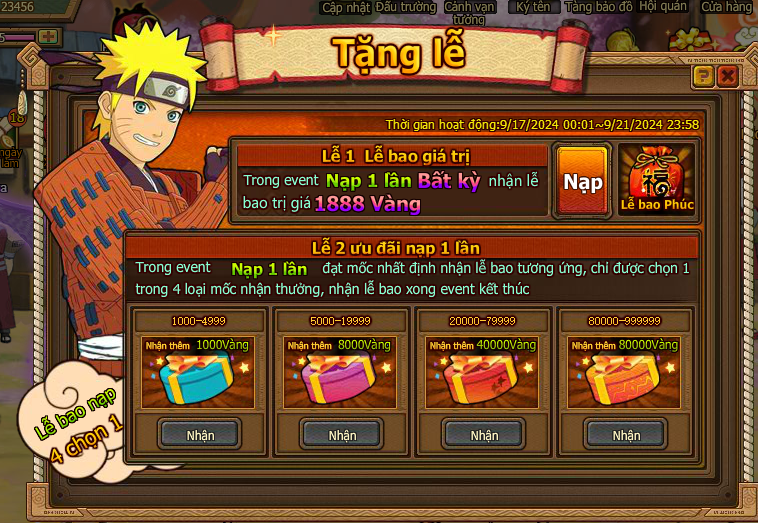Open the Đấu trường arena
Image resolution: width=758 pixels, height=523 pixels.
pyautogui.click(x=406, y=7)
